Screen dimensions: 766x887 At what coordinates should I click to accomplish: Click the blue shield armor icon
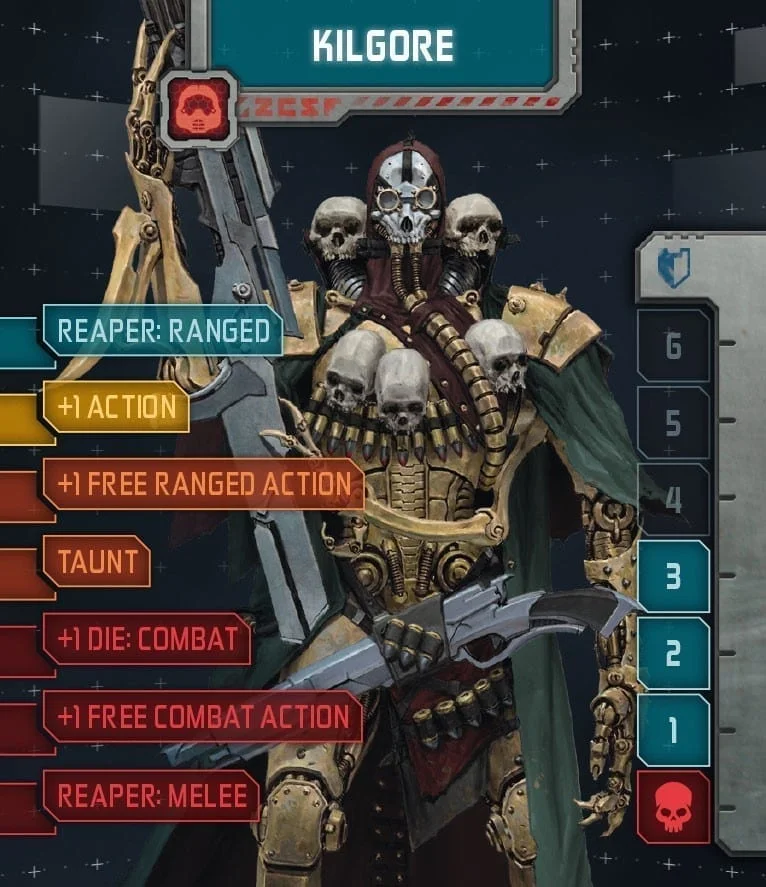point(673,268)
